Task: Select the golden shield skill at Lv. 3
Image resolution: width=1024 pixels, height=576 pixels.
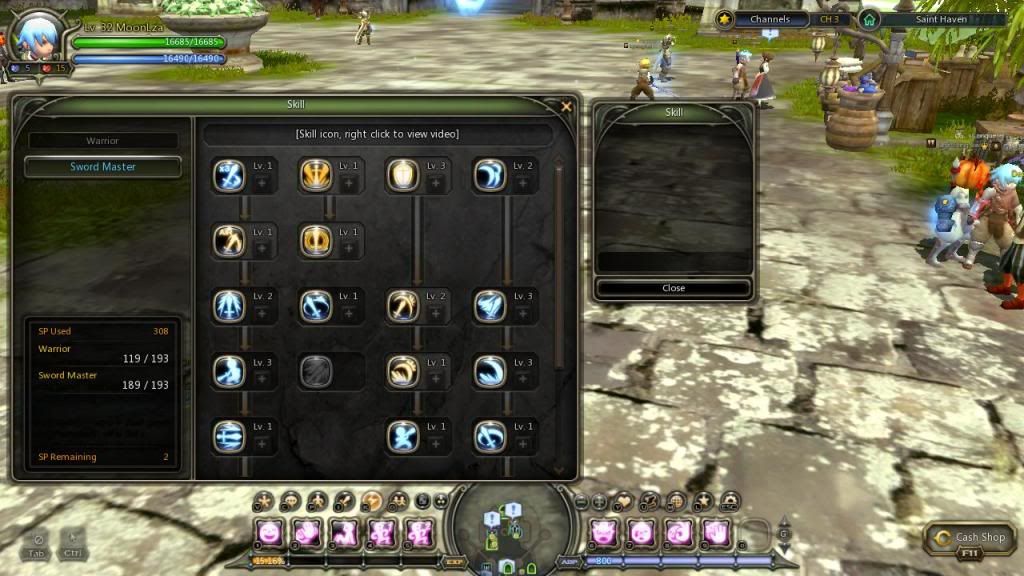Action: point(403,175)
